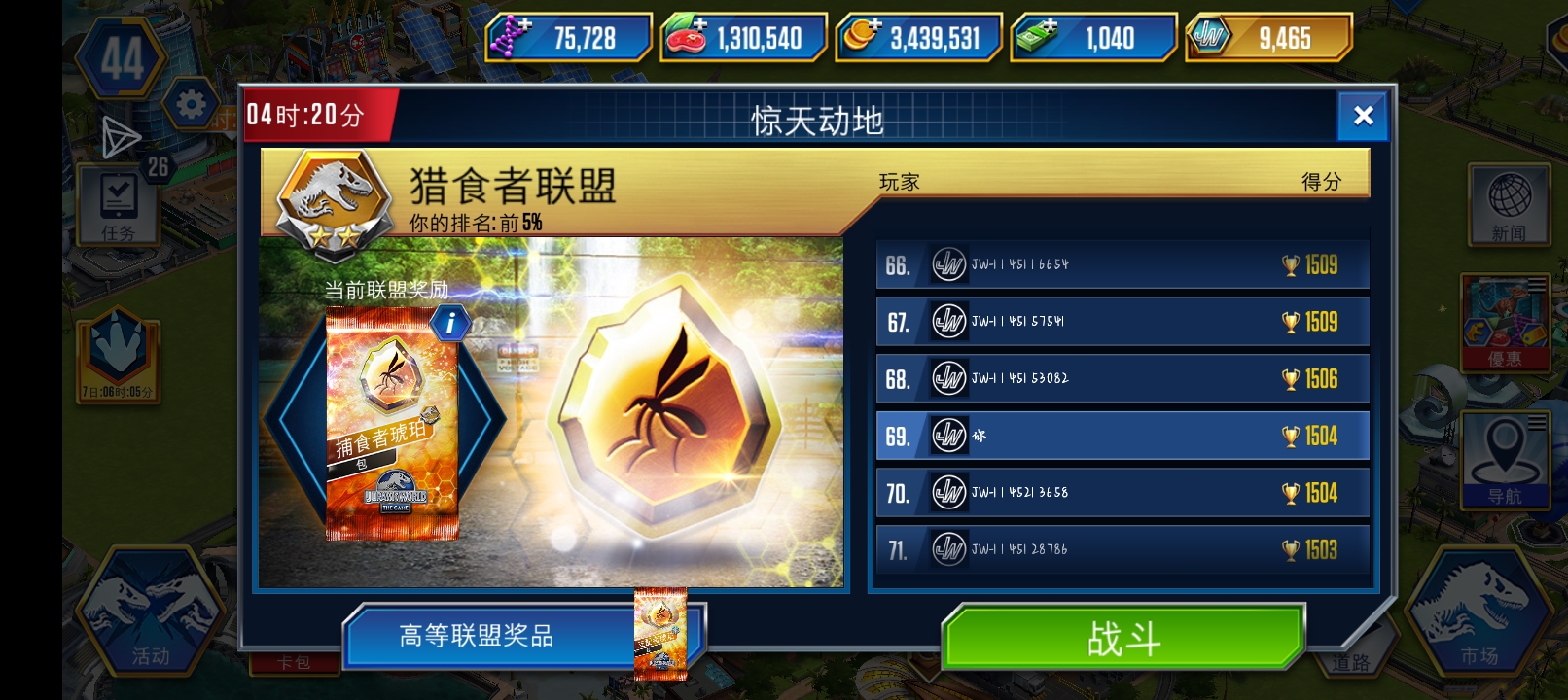The image size is (1568, 700).
Task: Highlight the rank 66 player JW-1145116654
Action: [1119, 264]
